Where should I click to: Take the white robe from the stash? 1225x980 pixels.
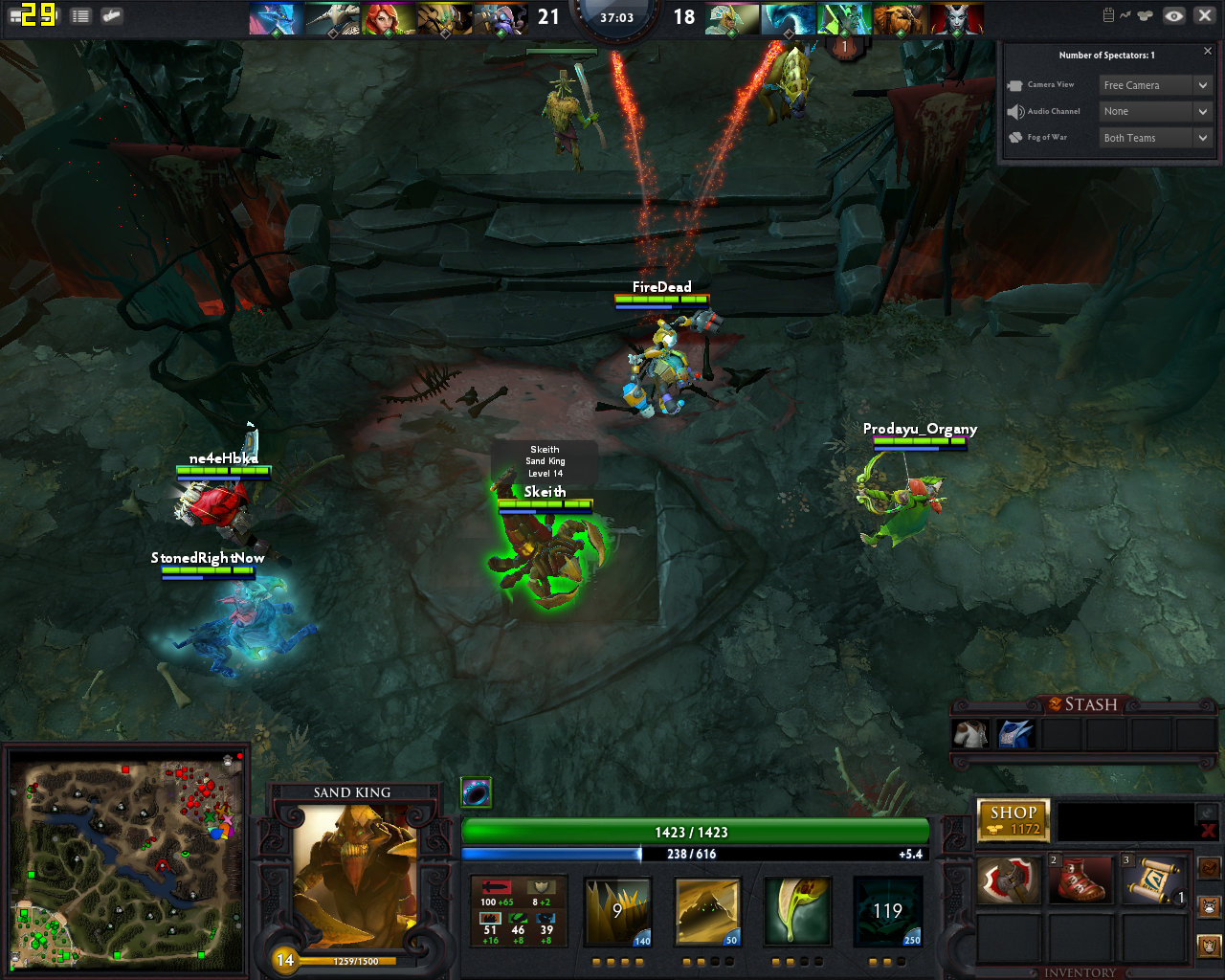[x=970, y=734]
